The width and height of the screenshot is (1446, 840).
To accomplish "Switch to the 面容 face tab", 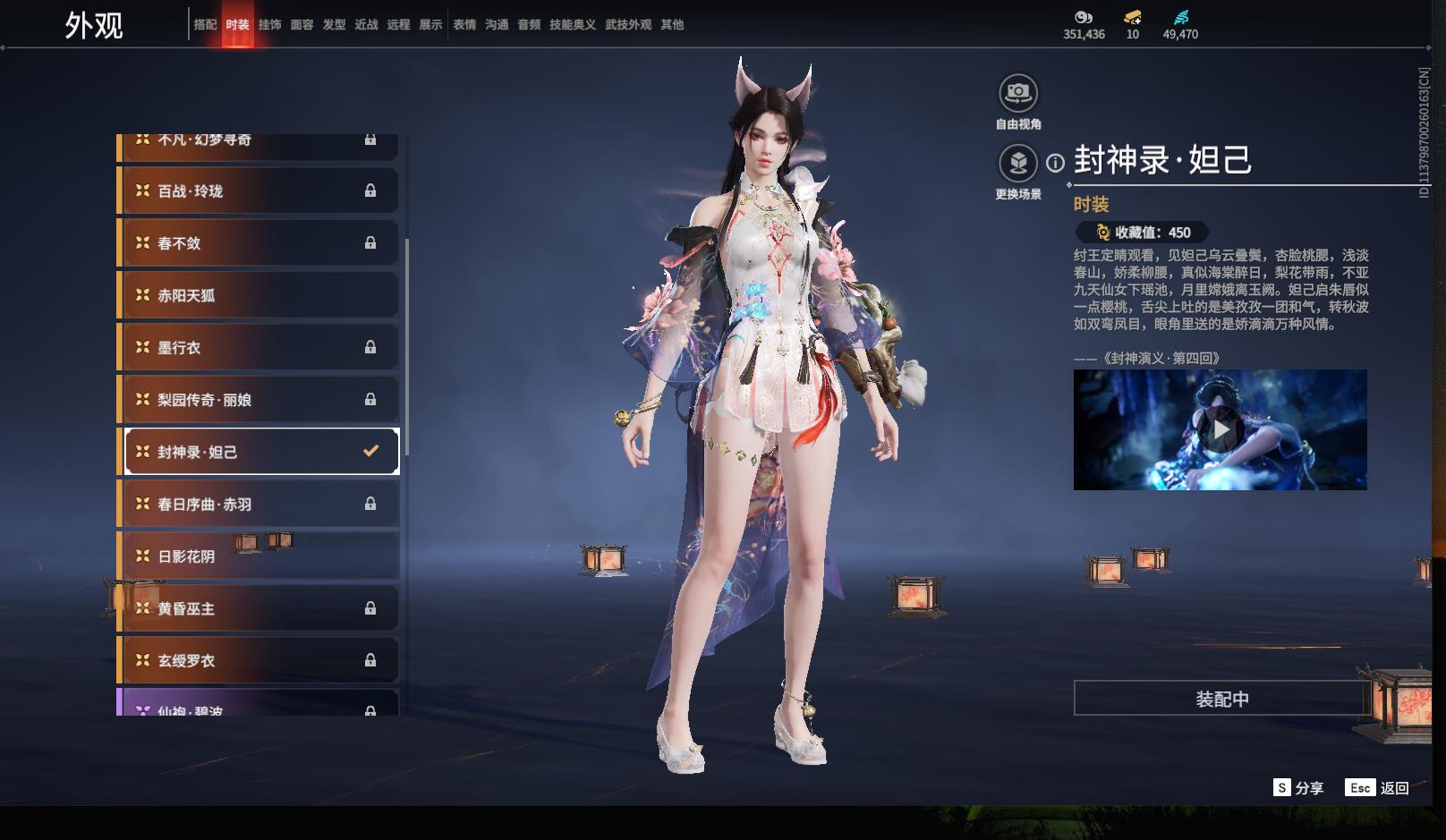I will pos(302,25).
